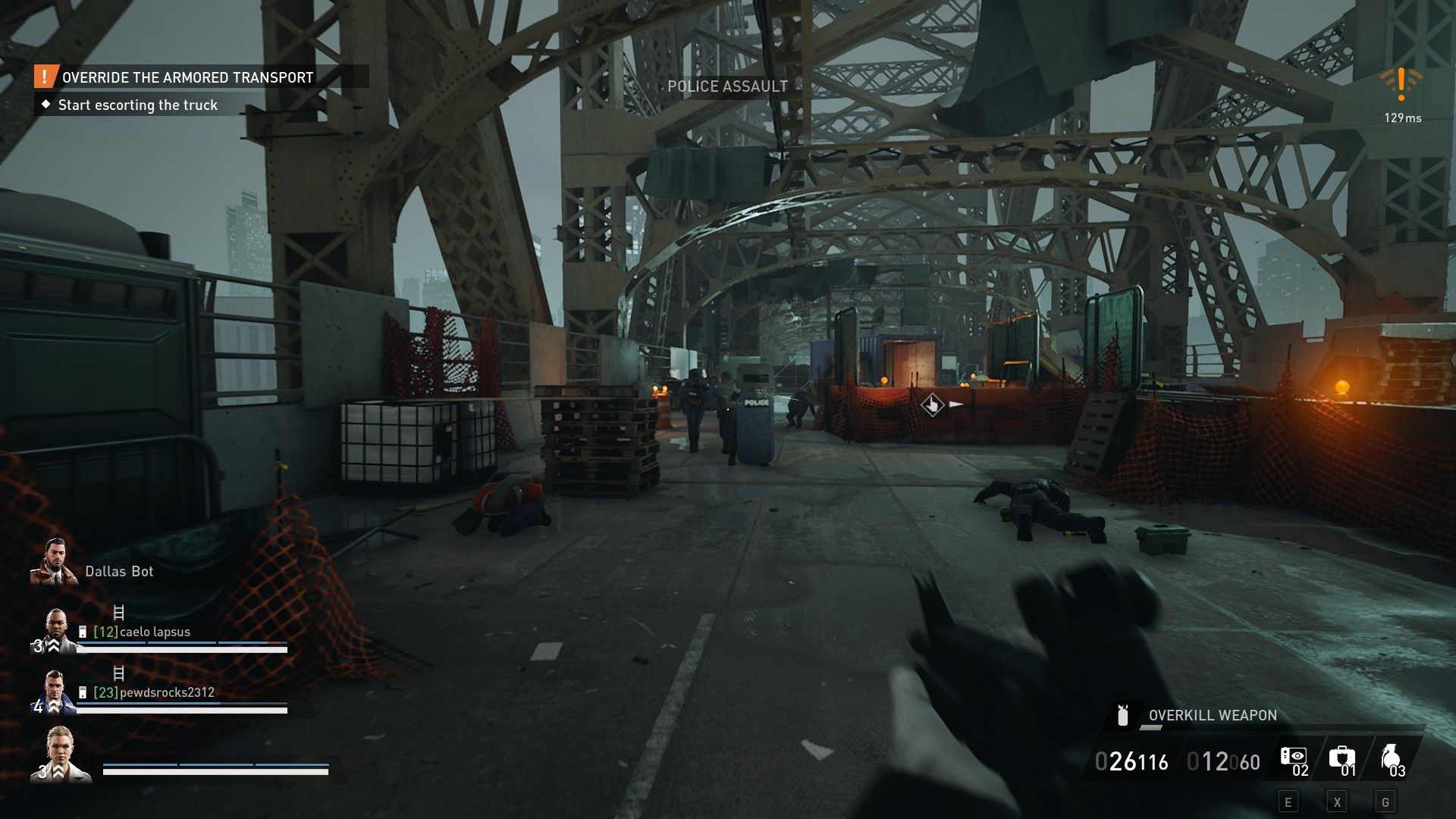Click the diamond objective waypoint marker
Image resolution: width=1456 pixels, height=819 pixels.
(x=931, y=404)
